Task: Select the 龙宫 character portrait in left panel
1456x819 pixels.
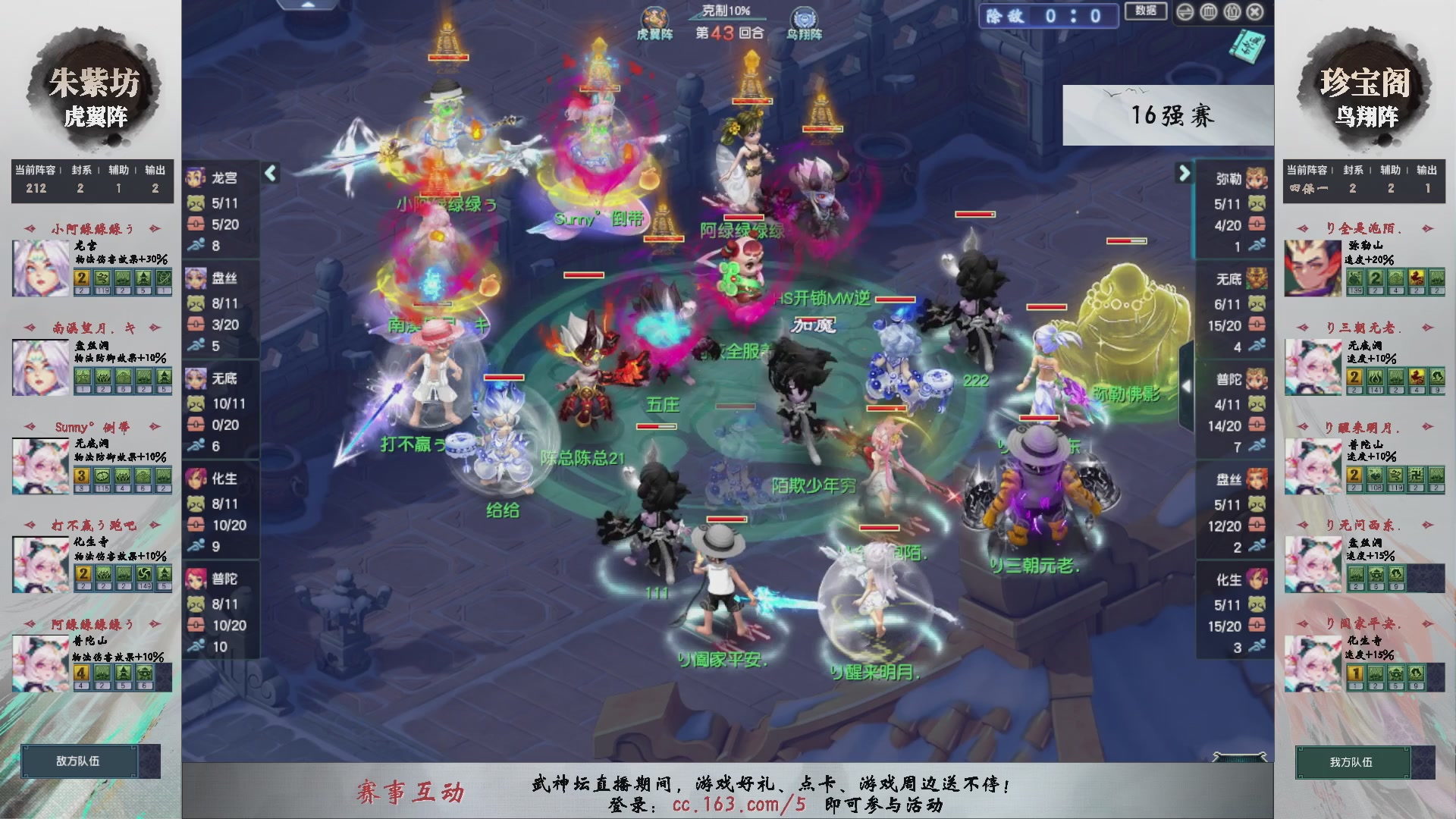Action: [x=196, y=179]
